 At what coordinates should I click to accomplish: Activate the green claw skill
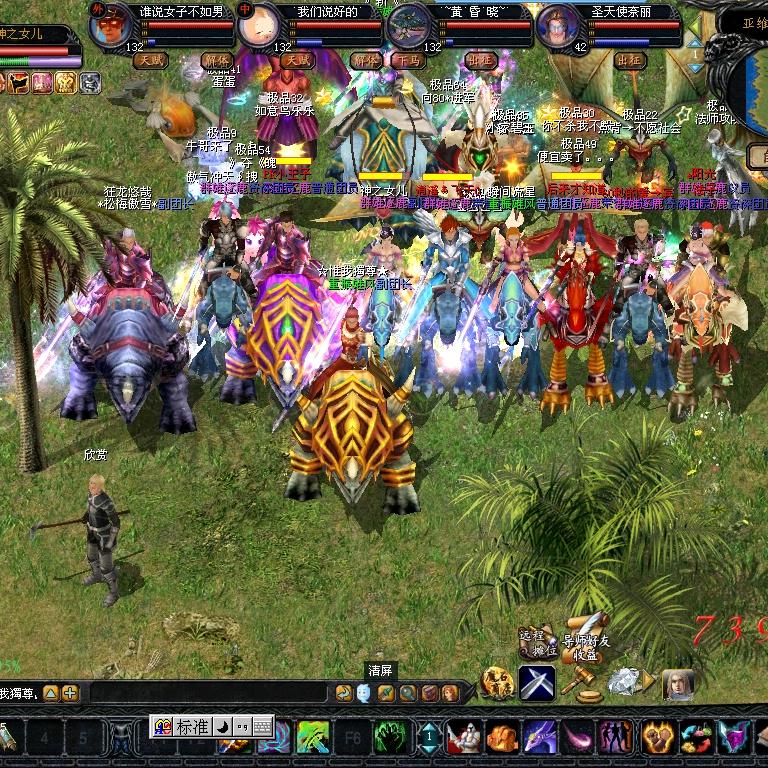point(392,738)
